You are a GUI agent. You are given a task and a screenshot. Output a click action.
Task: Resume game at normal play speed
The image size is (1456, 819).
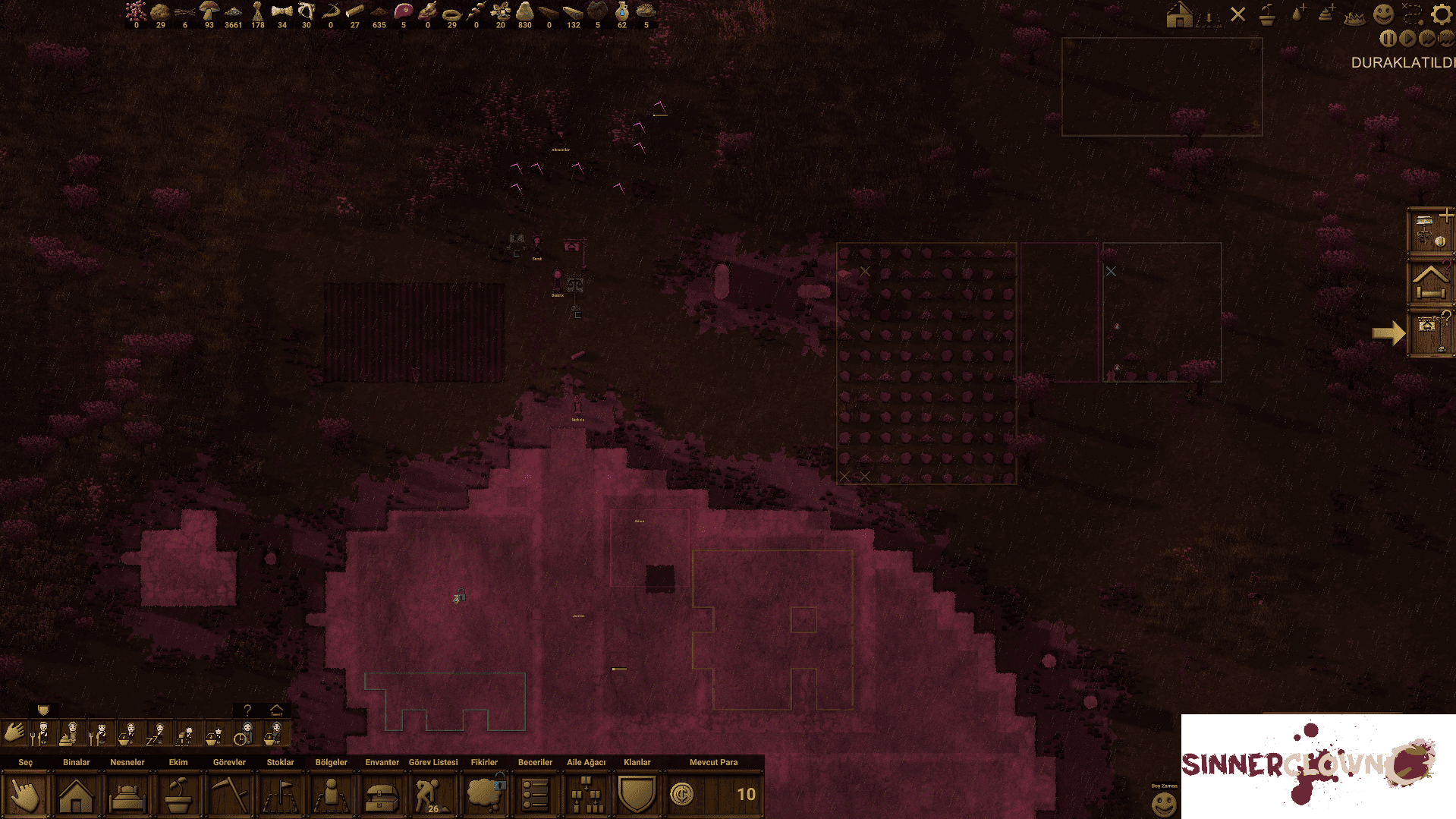1408,39
